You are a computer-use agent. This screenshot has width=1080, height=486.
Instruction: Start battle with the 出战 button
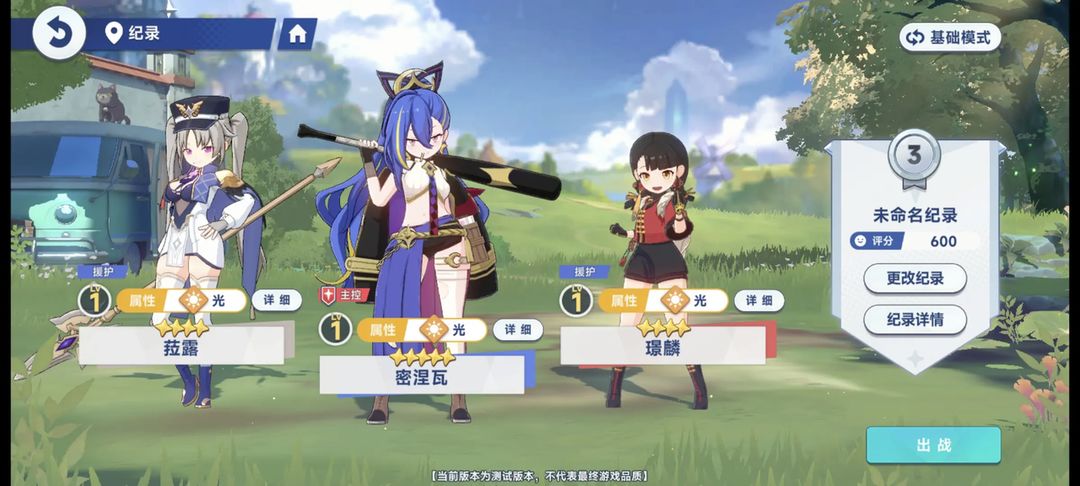(x=933, y=445)
